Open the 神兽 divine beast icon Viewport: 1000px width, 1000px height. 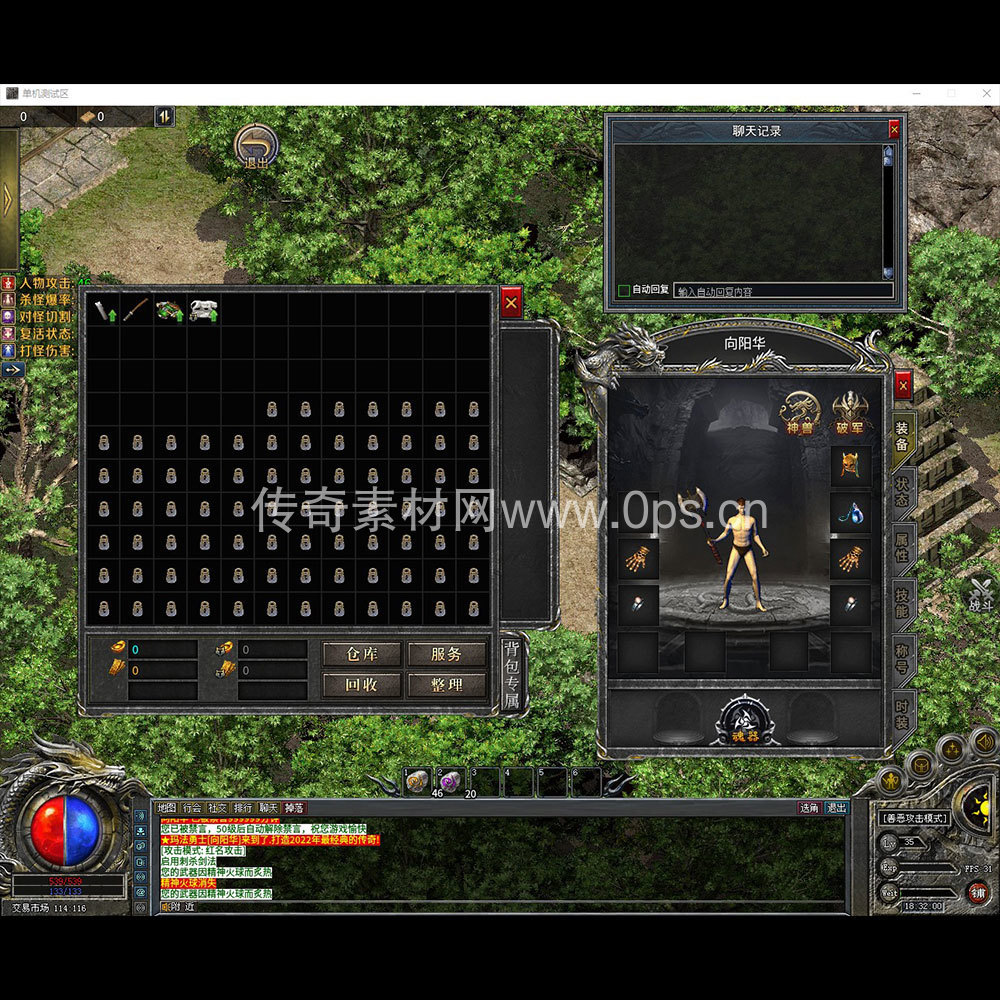pos(799,412)
